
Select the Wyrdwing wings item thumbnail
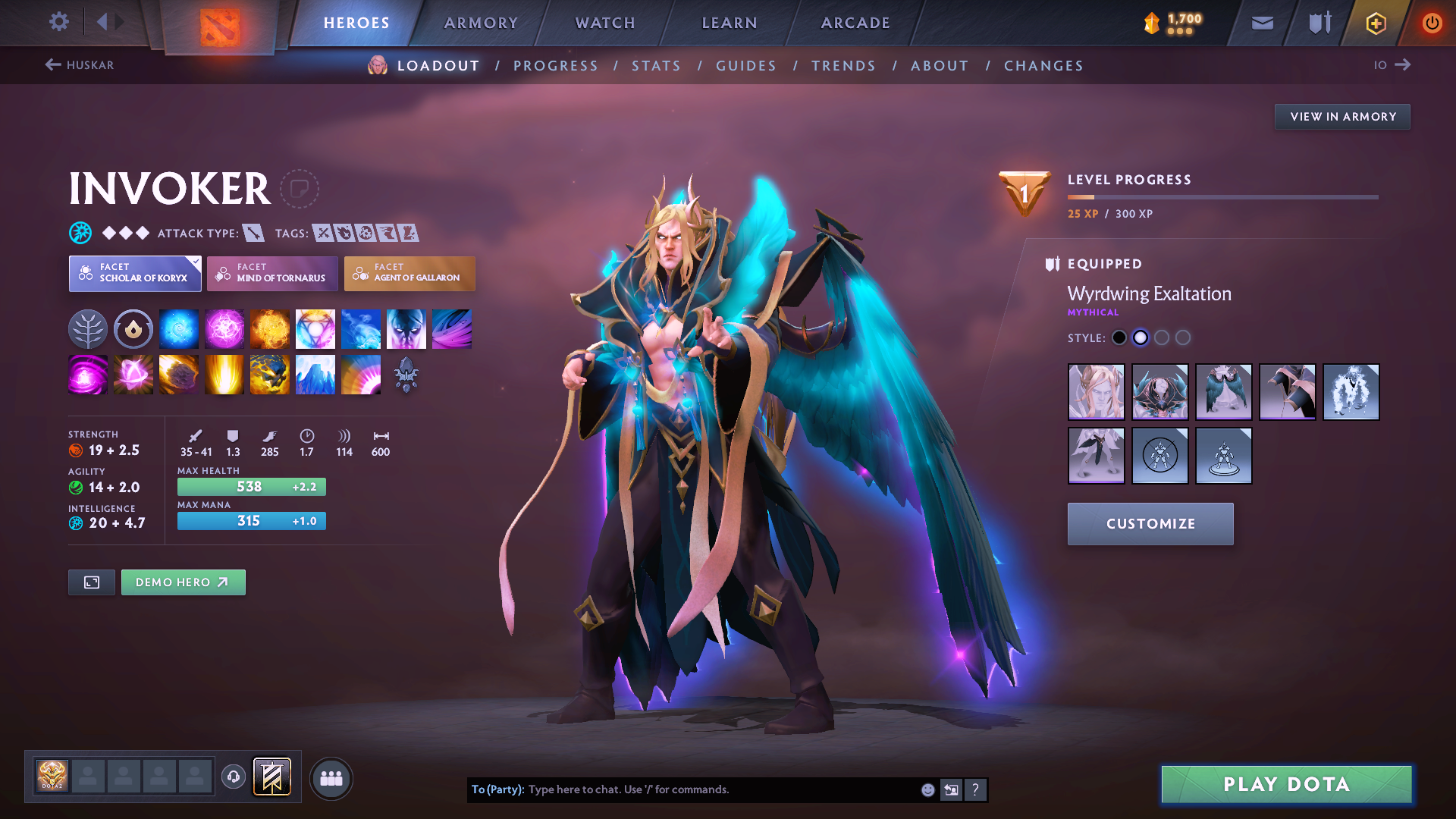point(1224,392)
